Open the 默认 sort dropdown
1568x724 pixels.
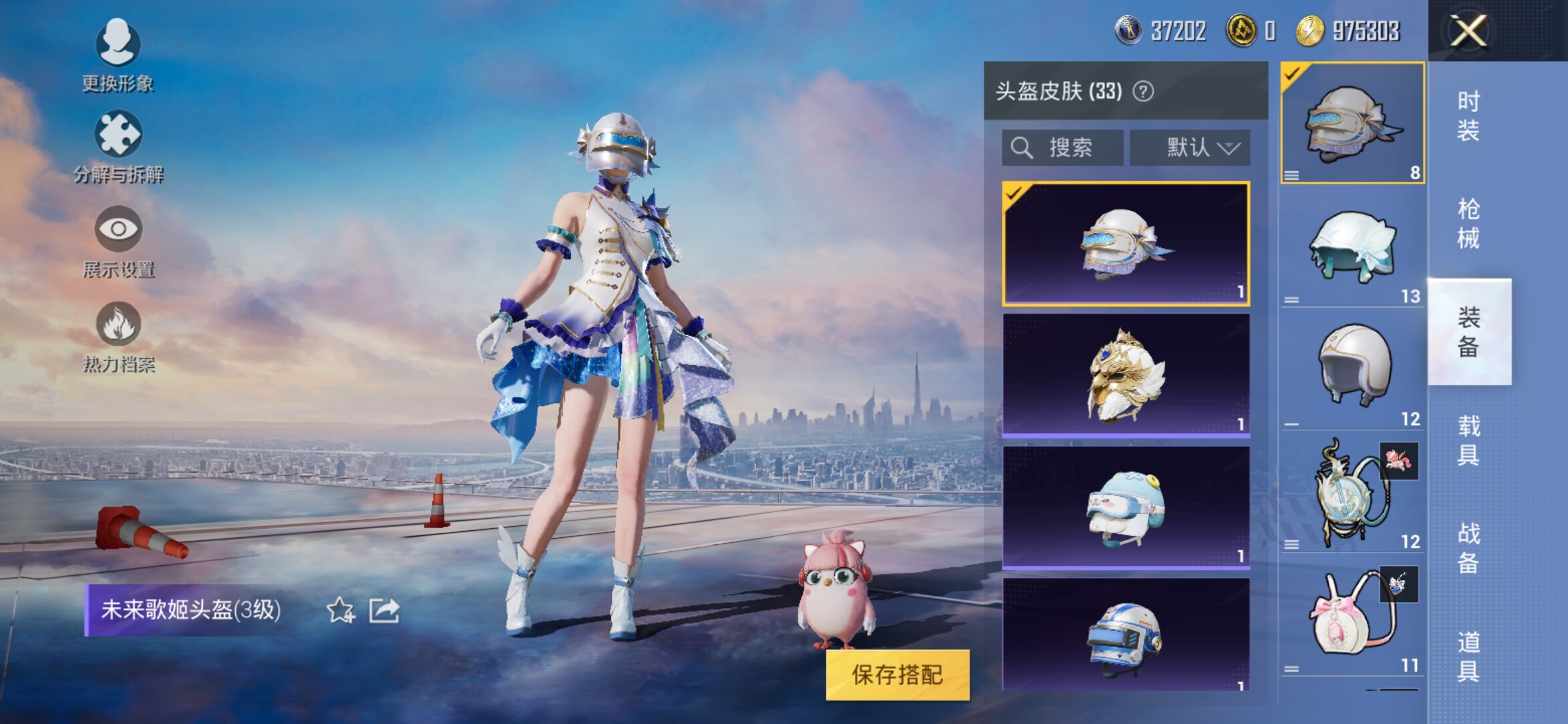[1190, 147]
